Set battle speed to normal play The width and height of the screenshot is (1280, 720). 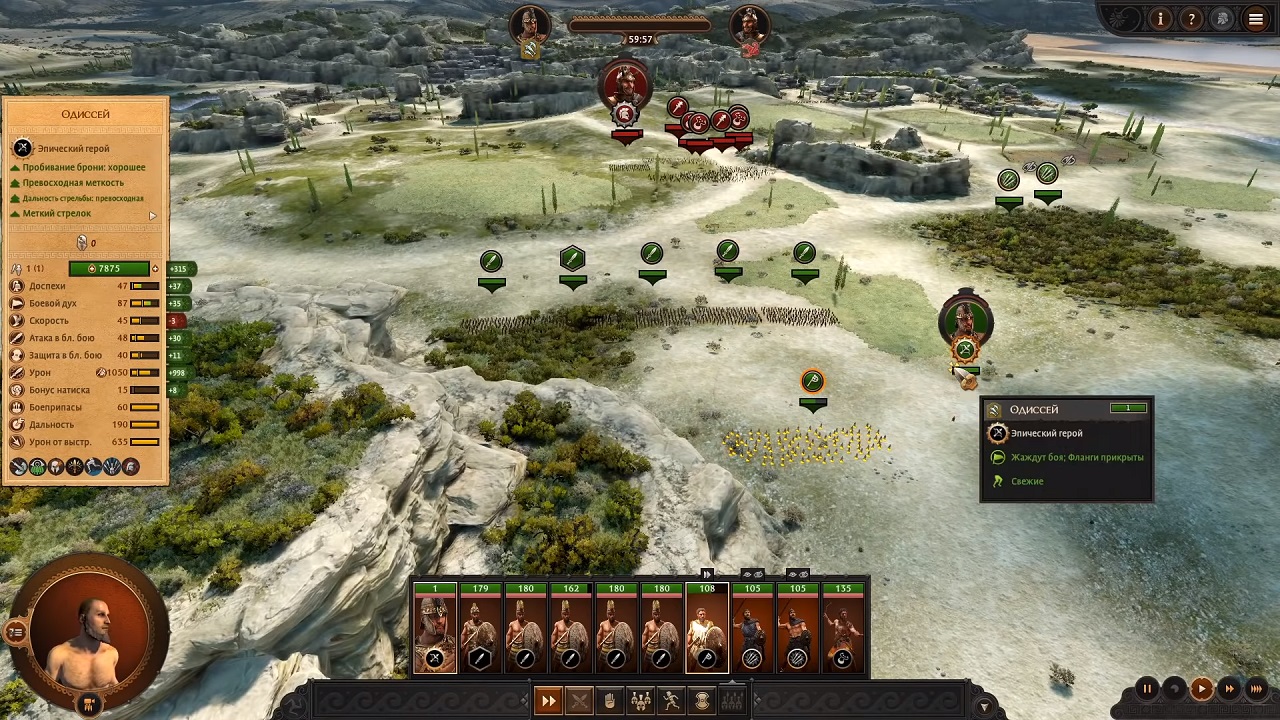point(1201,688)
